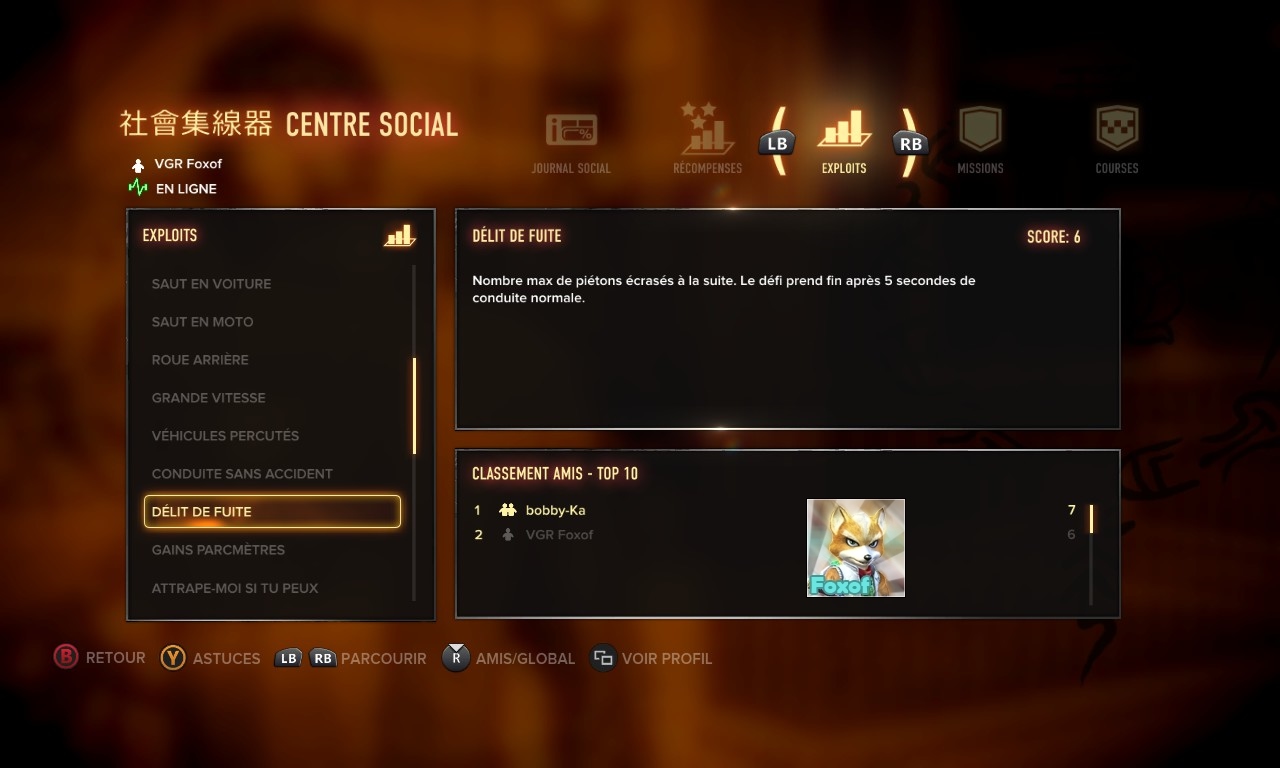The width and height of the screenshot is (1280, 768).
Task: Select the Exploits tab
Action: coord(844,141)
